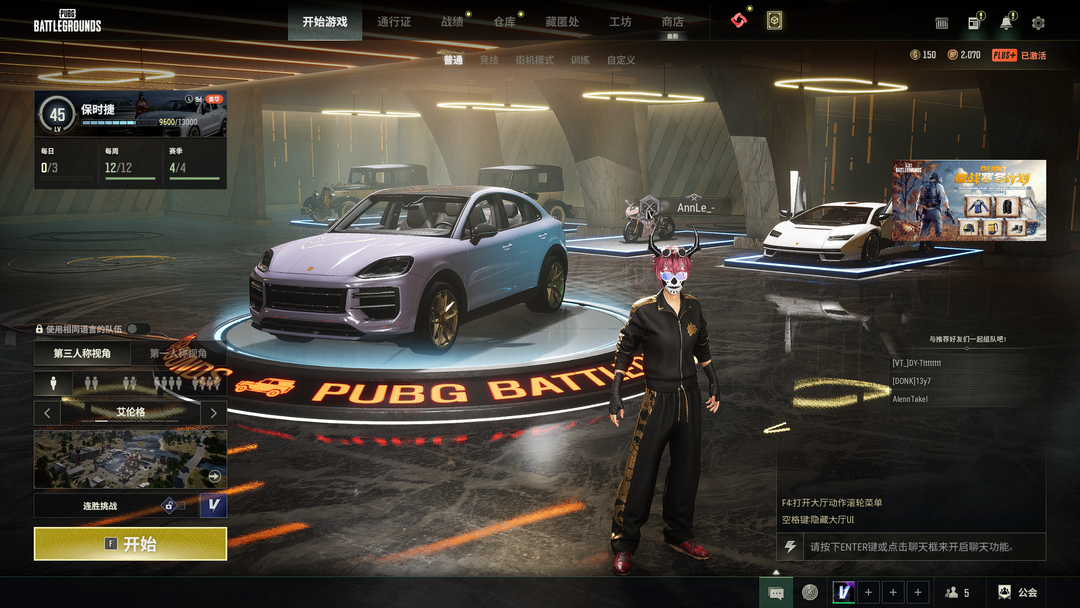Open the 工坊 workshop tab
The image size is (1080, 608).
[x=620, y=22]
